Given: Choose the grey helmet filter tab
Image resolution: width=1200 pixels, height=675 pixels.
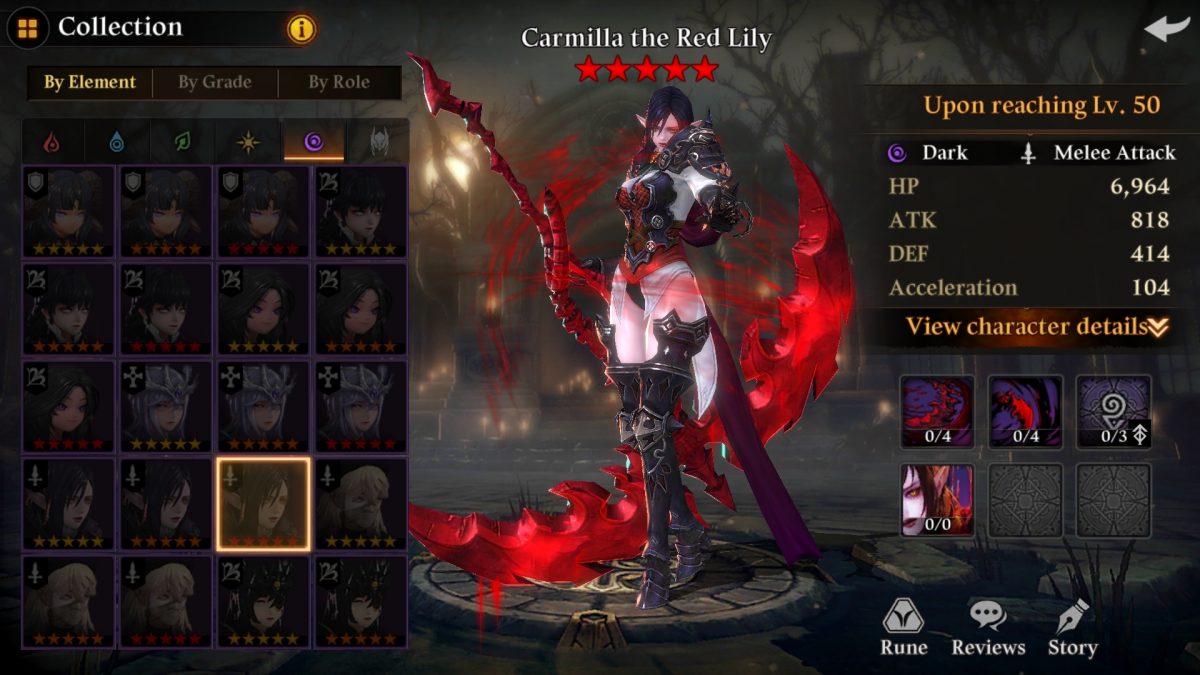Looking at the screenshot, I should pyautogui.click(x=379, y=143).
